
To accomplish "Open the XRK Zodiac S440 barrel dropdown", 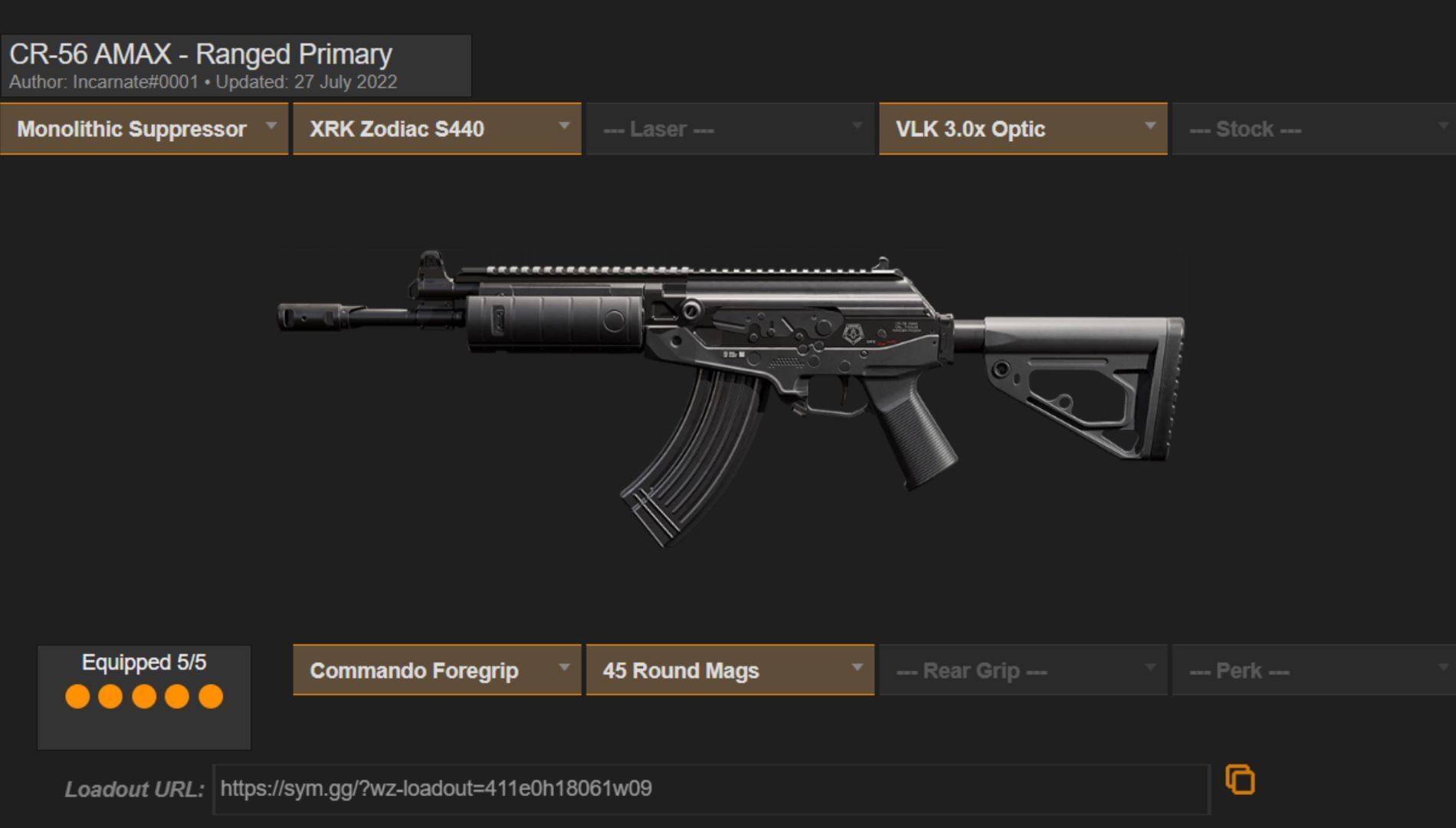I will tap(437, 129).
